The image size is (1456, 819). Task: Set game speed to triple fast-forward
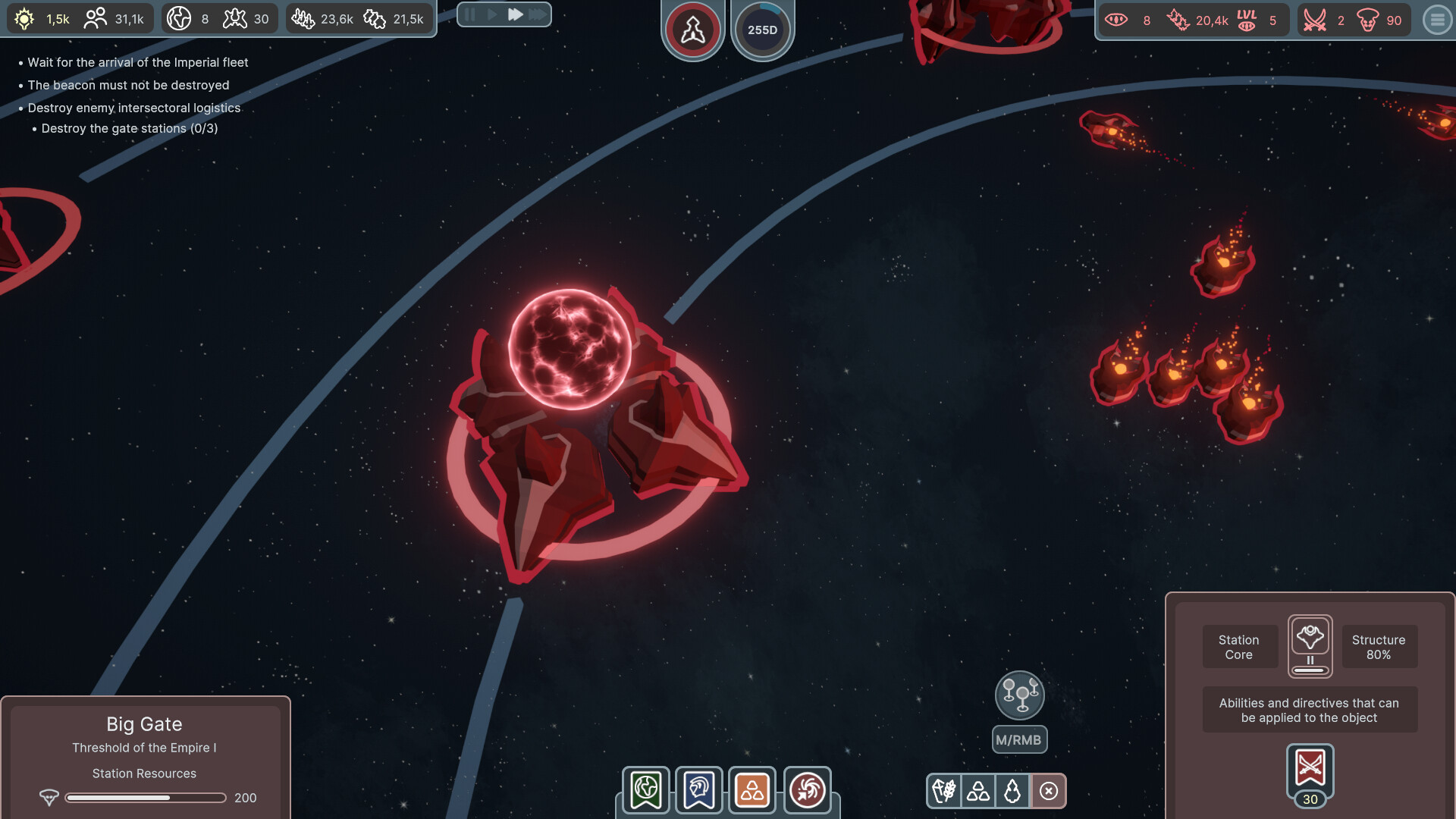pyautogui.click(x=538, y=14)
